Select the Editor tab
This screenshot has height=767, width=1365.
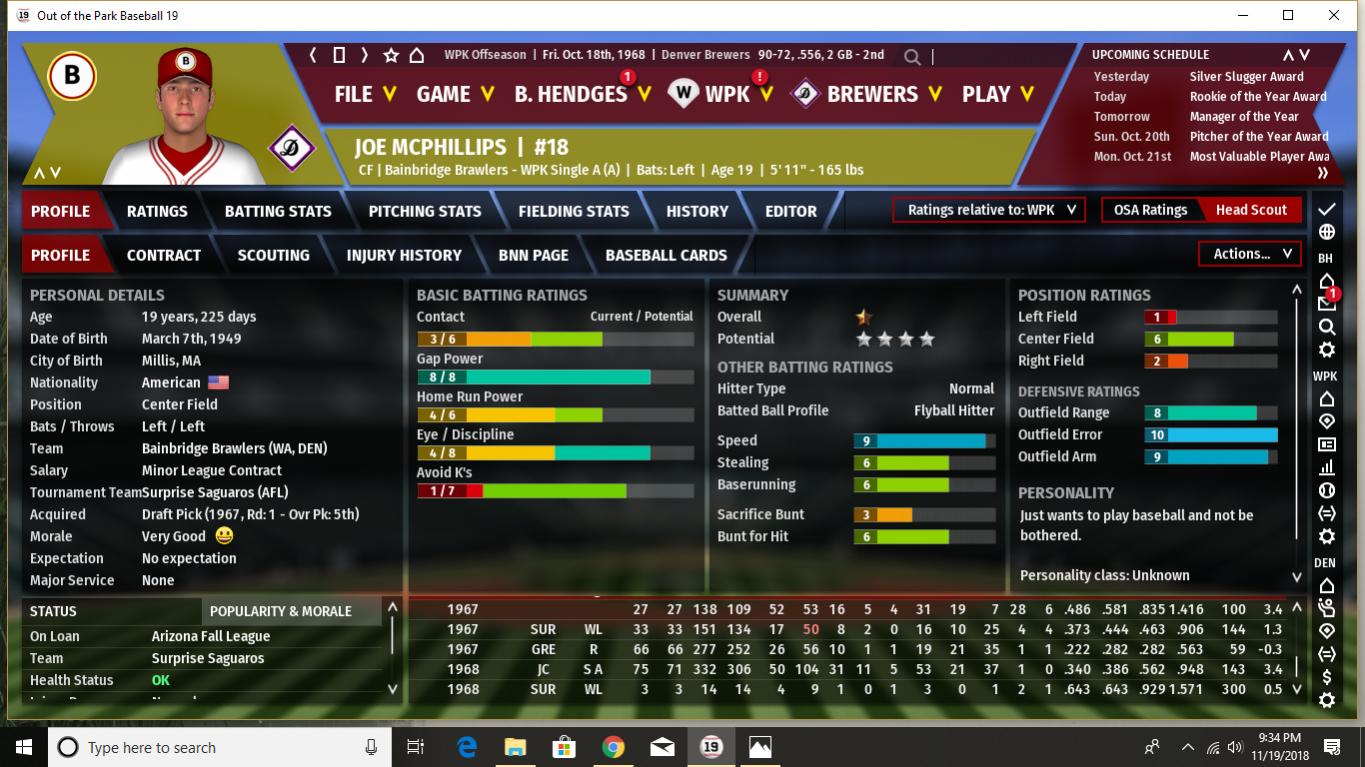pyautogui.click(x=790, y=211)
